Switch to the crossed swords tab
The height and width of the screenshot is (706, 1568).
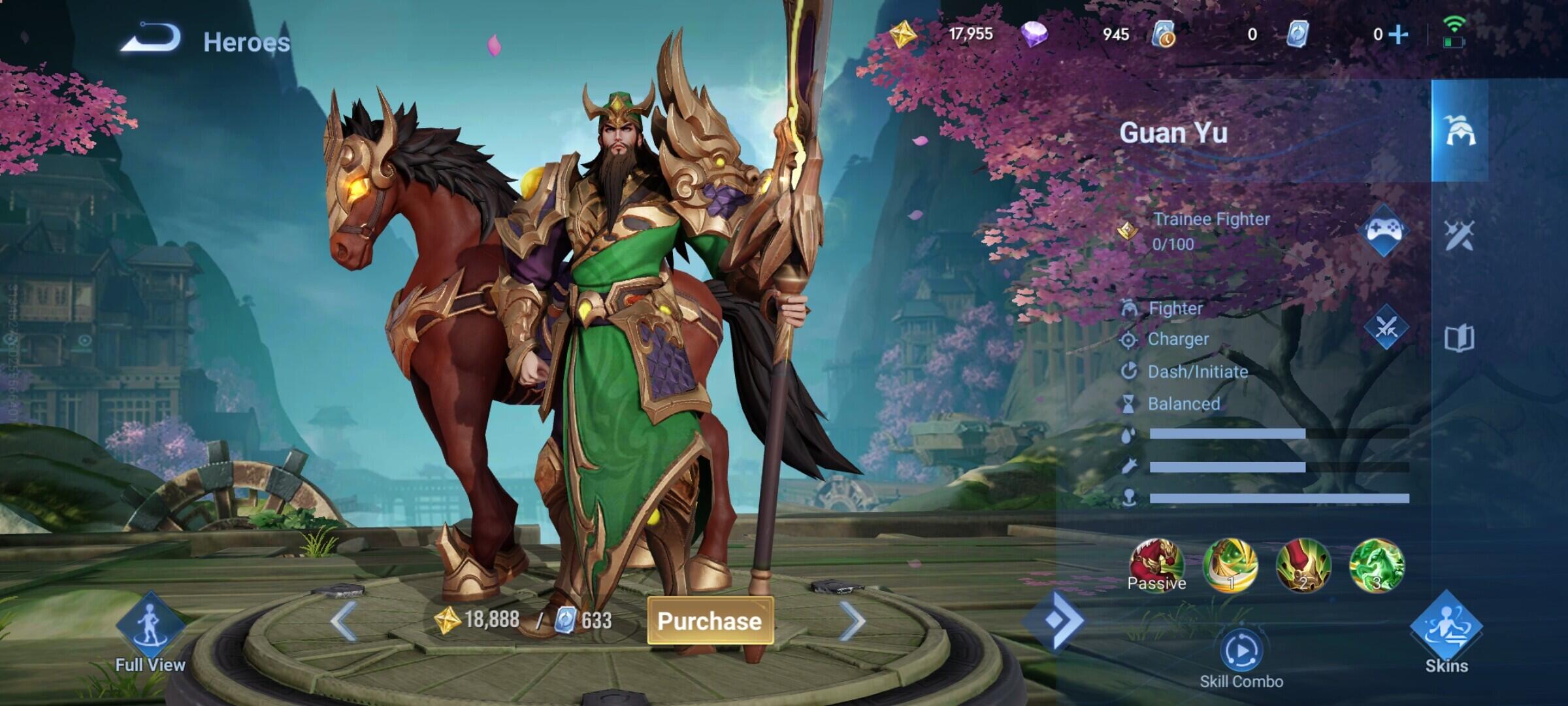tap(1460, 235)
